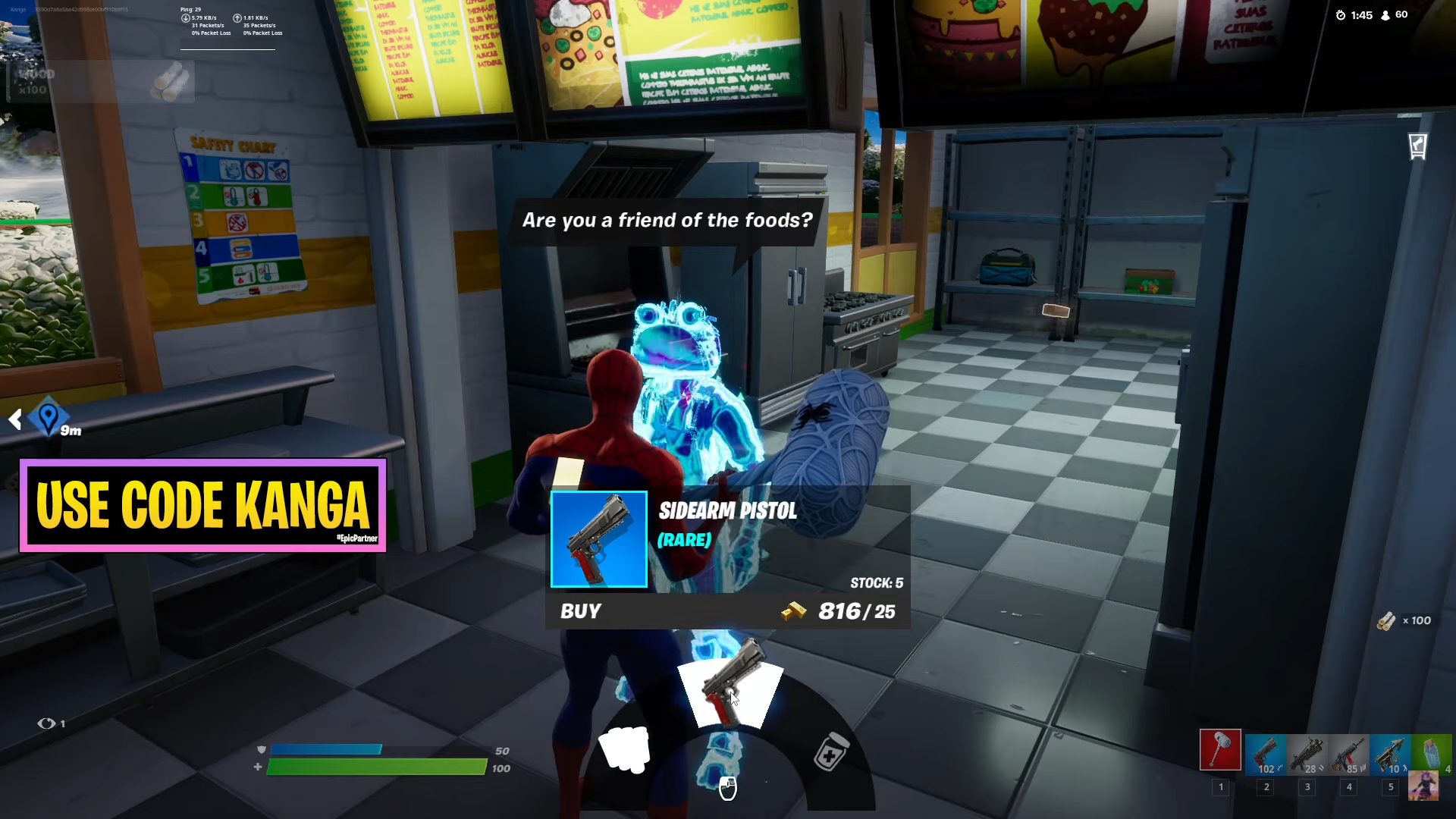Viewport: 1456px width, 819px height.
Task: Select the blue pistol slot with 102 ammo
Action: (1266, 755)
